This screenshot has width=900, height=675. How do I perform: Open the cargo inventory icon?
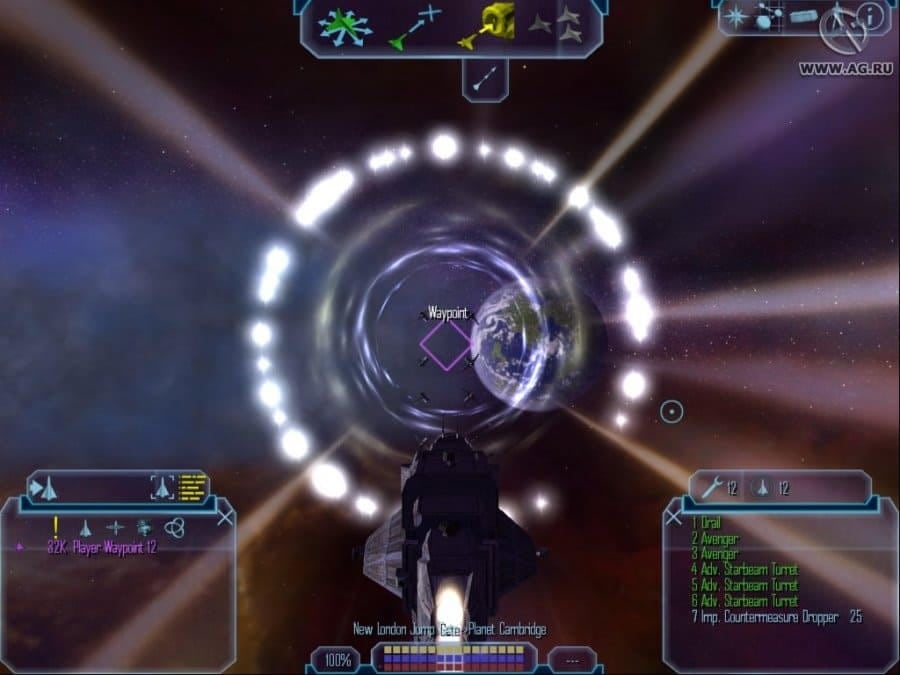(x=803, y=16)
